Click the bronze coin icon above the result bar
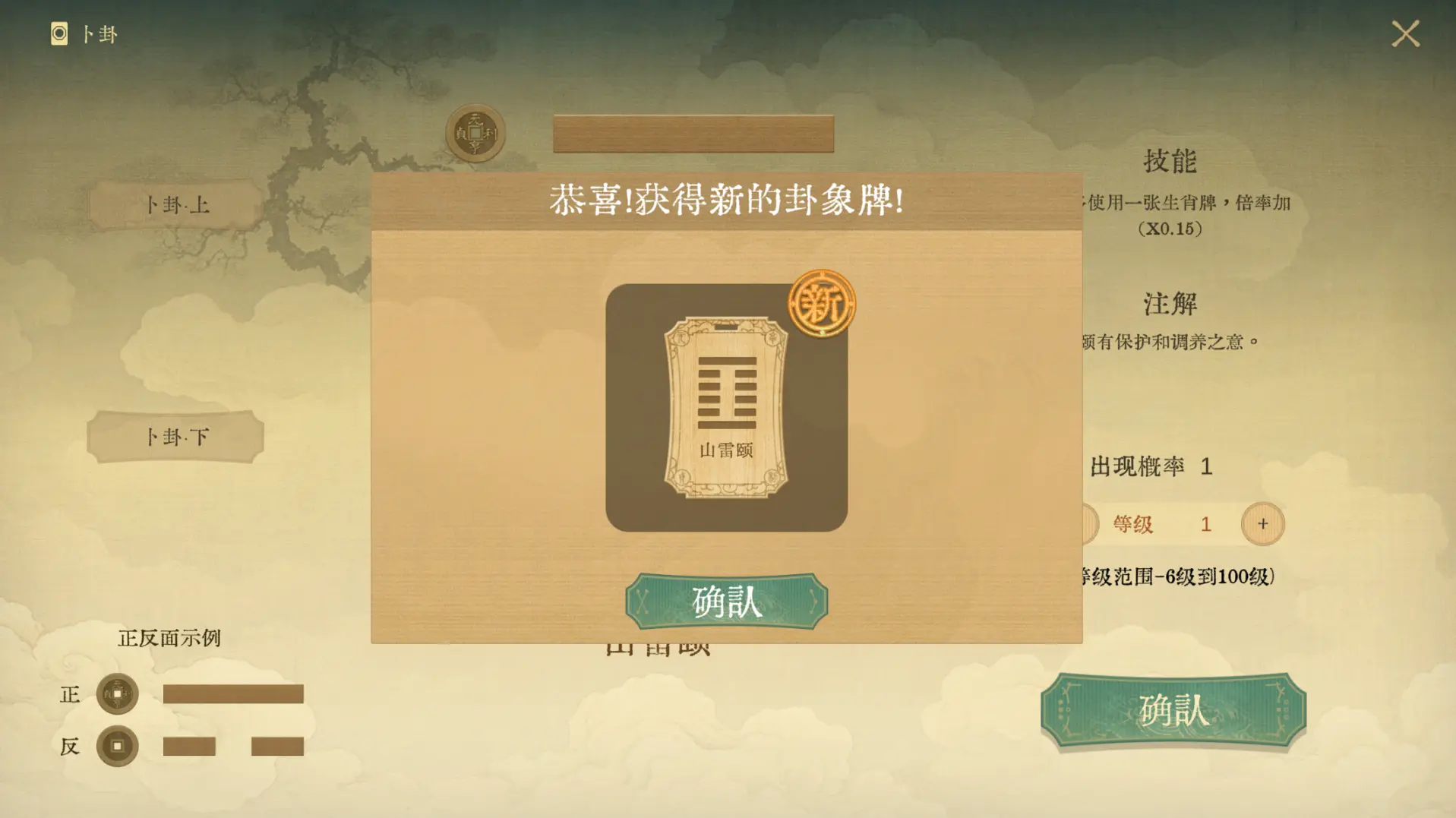 [475, 131]
